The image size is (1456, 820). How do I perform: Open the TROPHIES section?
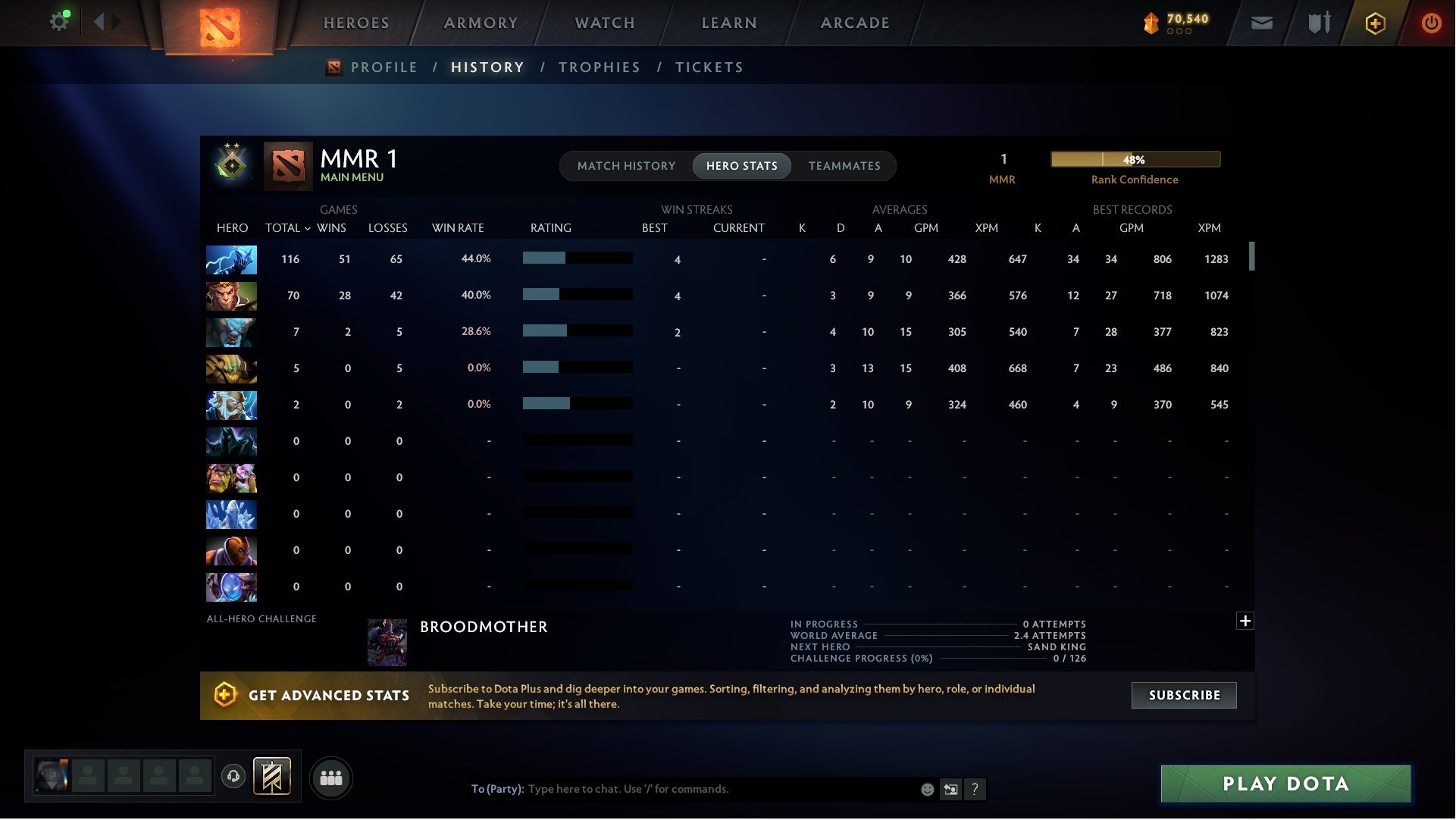[599, 67]
